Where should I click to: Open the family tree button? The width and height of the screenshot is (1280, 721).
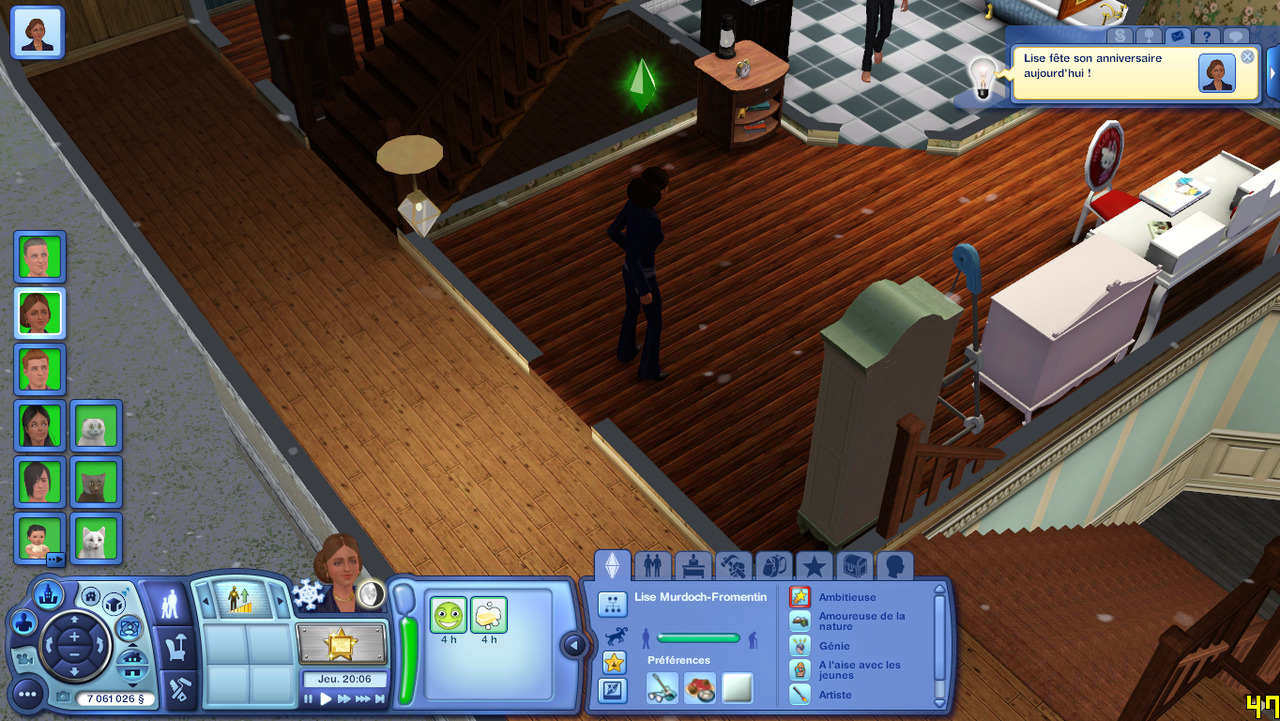[612, 603]
